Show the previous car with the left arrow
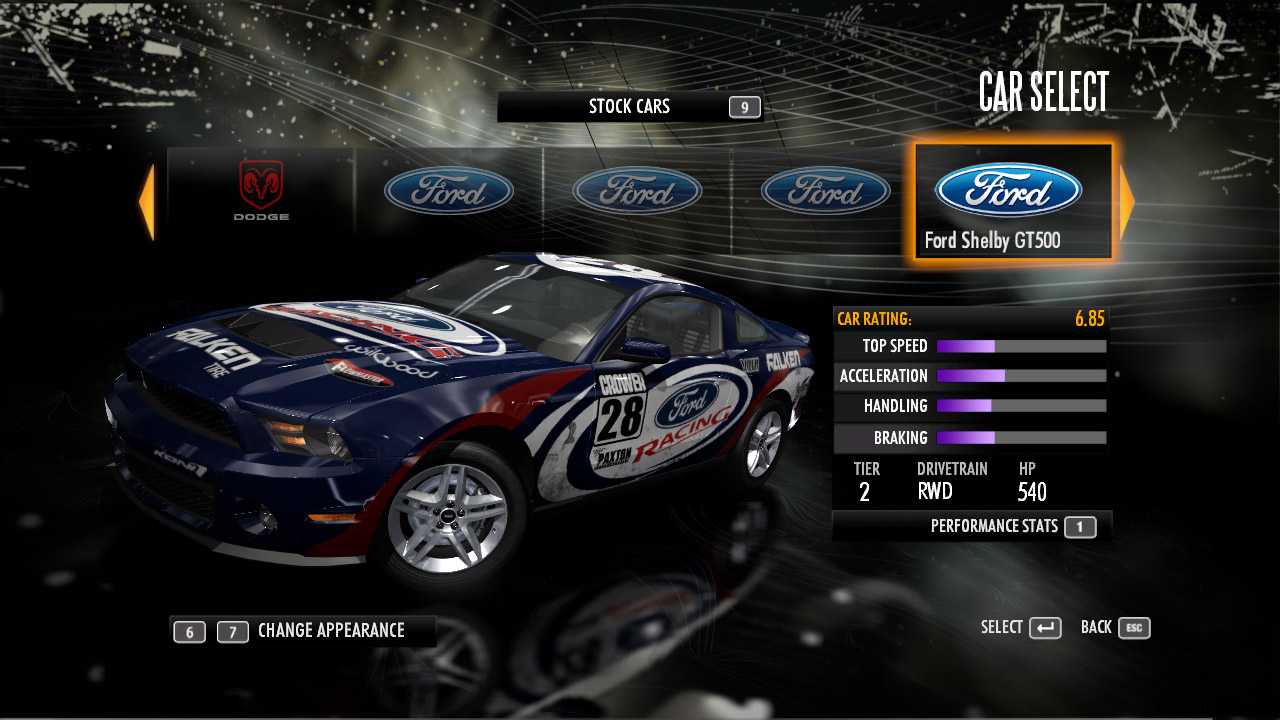This screenshot has width=1280, height=720. pos(147,202)
